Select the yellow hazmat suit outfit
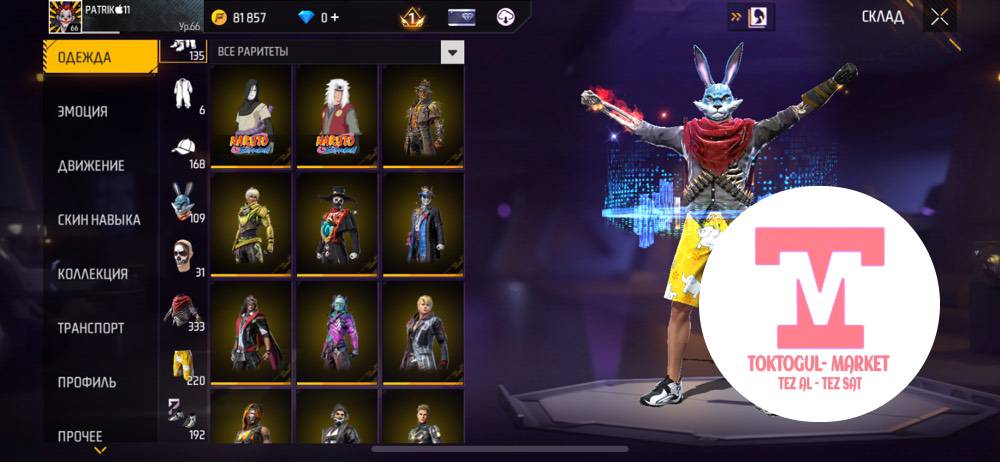The height and width of the screenshot is (462, 1000). coord(249,224)
